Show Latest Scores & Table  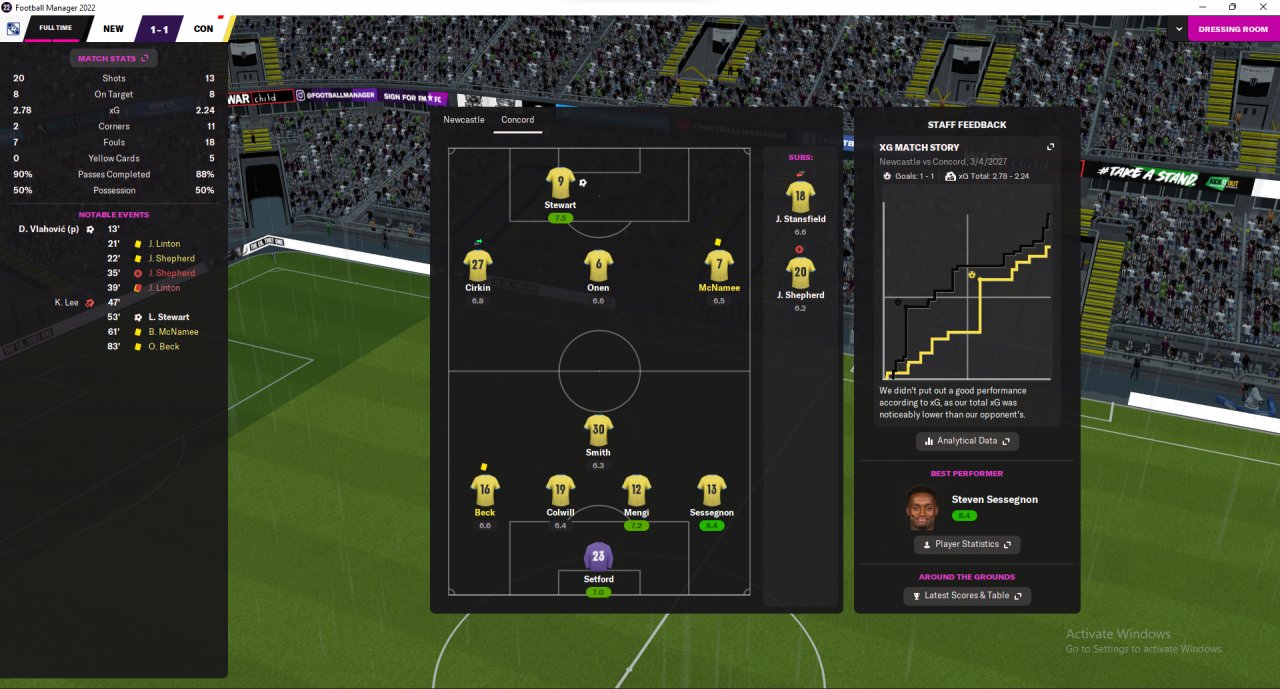(966, 596)
